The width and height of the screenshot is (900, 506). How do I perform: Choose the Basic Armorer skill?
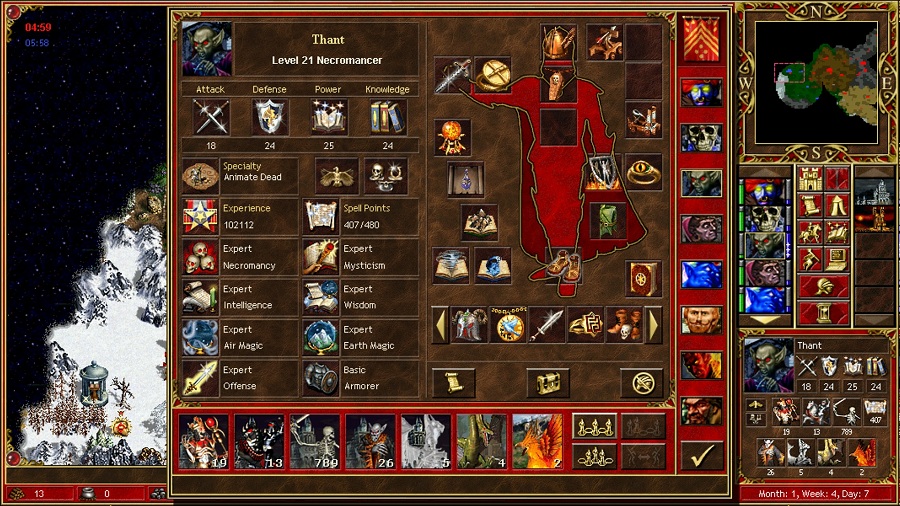pyautogui.click(x=321, y=378)
